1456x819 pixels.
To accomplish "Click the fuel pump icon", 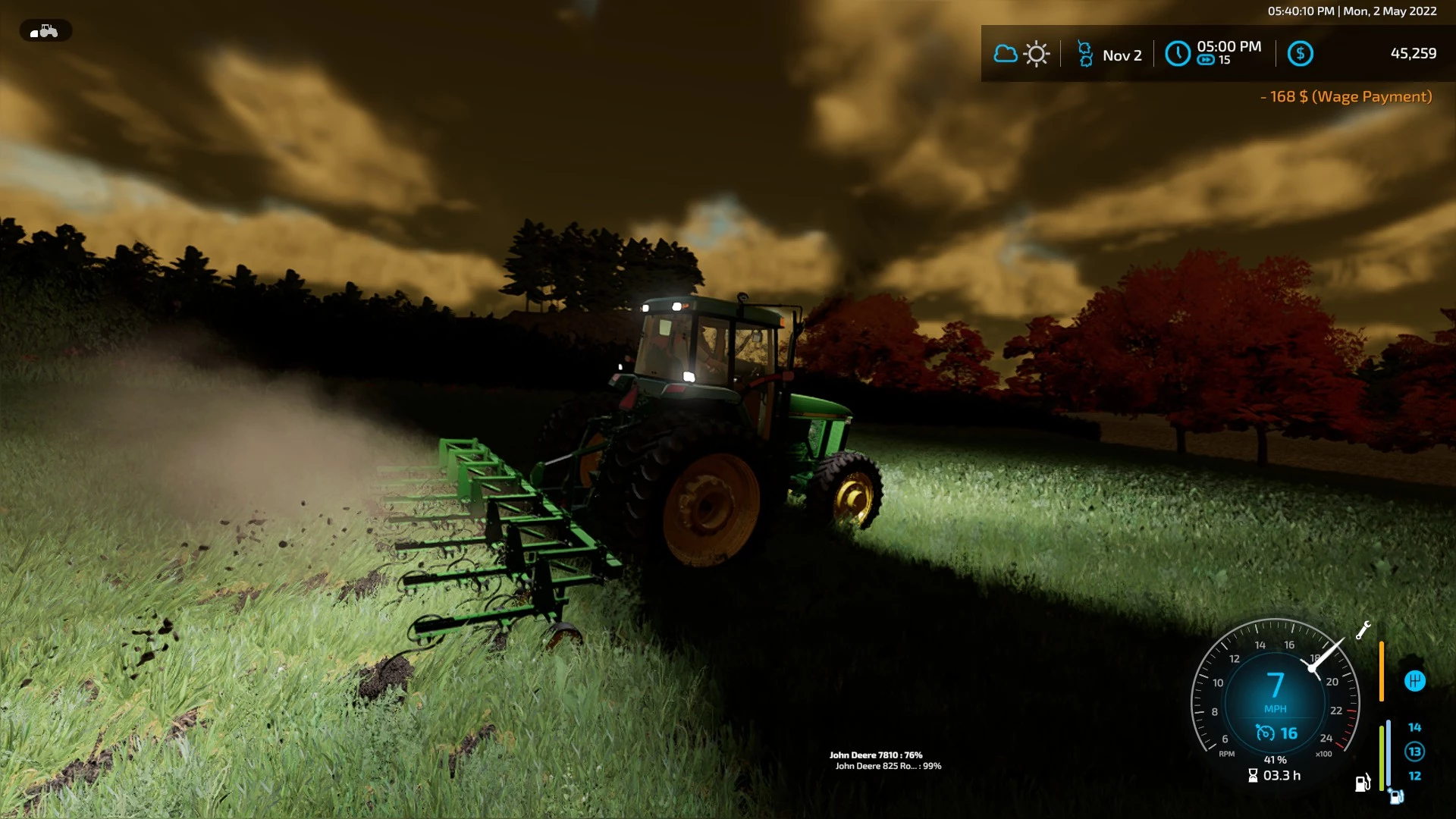I will click(1362, 783).
